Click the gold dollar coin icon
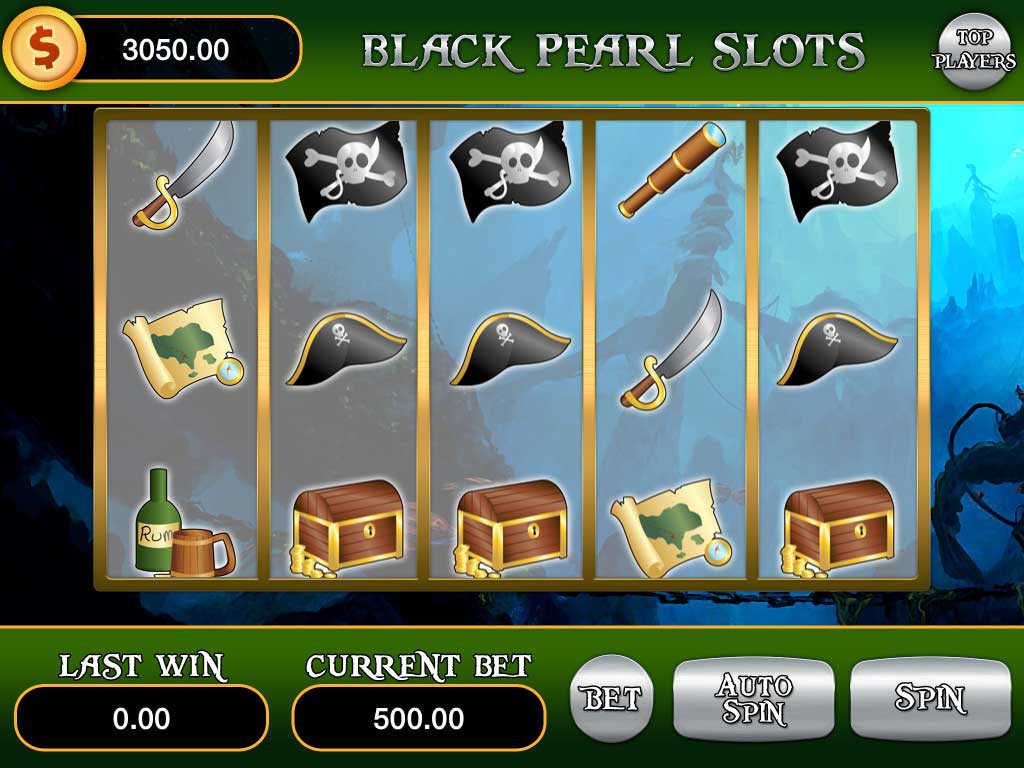Image resolution: width=1024 pixels, height=768 pixels. pyautogui.click(x=43, y=48)
